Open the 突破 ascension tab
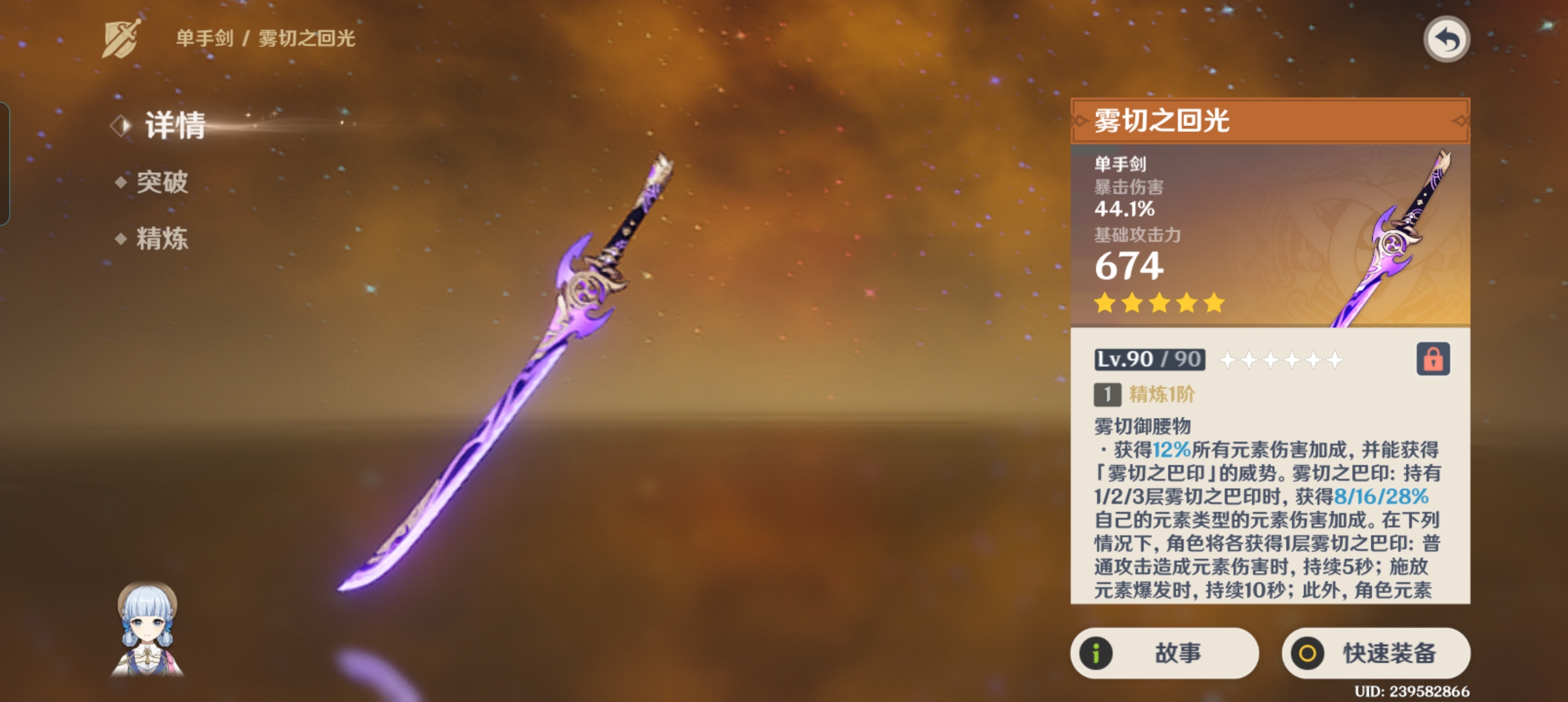The image size is (1568, 702). point(161,182)
